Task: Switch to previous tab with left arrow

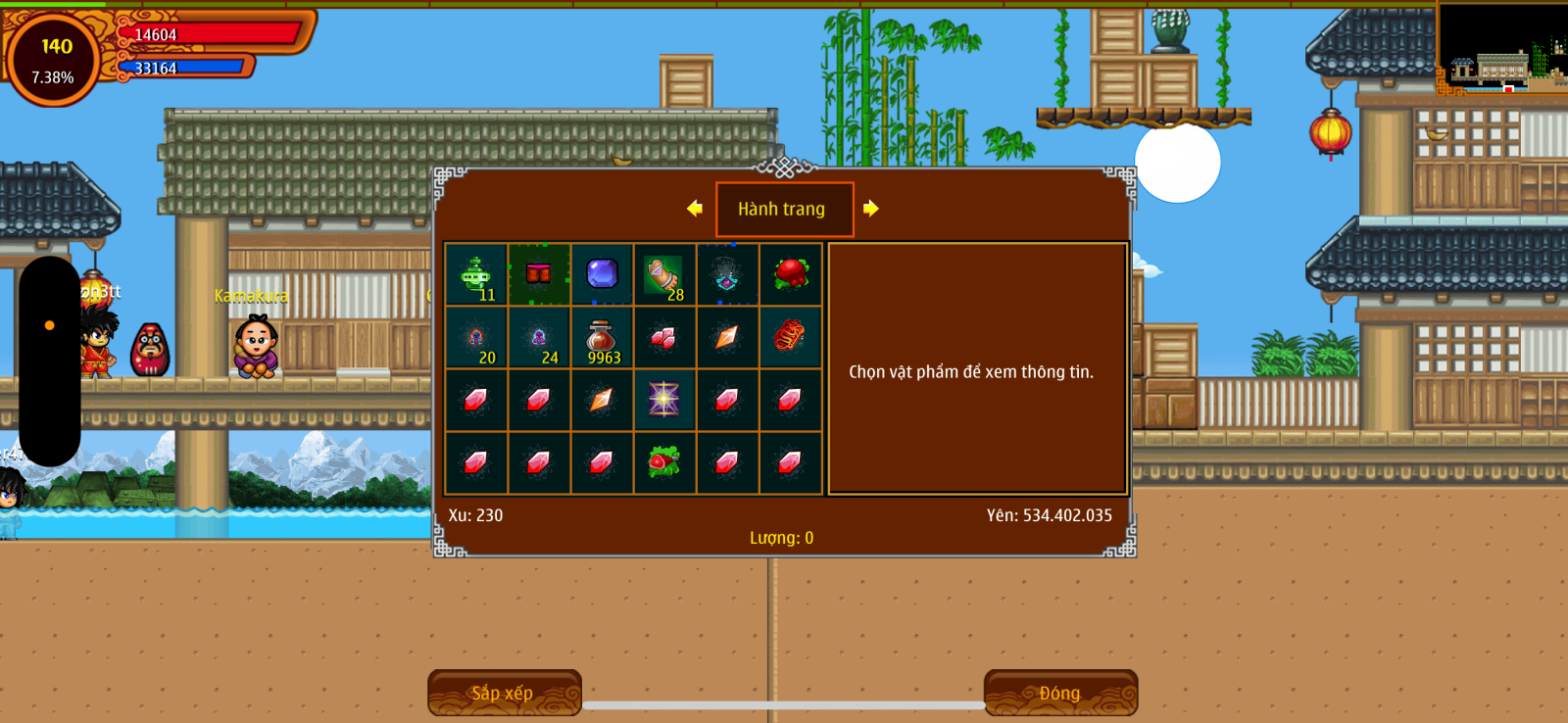Action: pyautogui.click(x=695, y=208)
